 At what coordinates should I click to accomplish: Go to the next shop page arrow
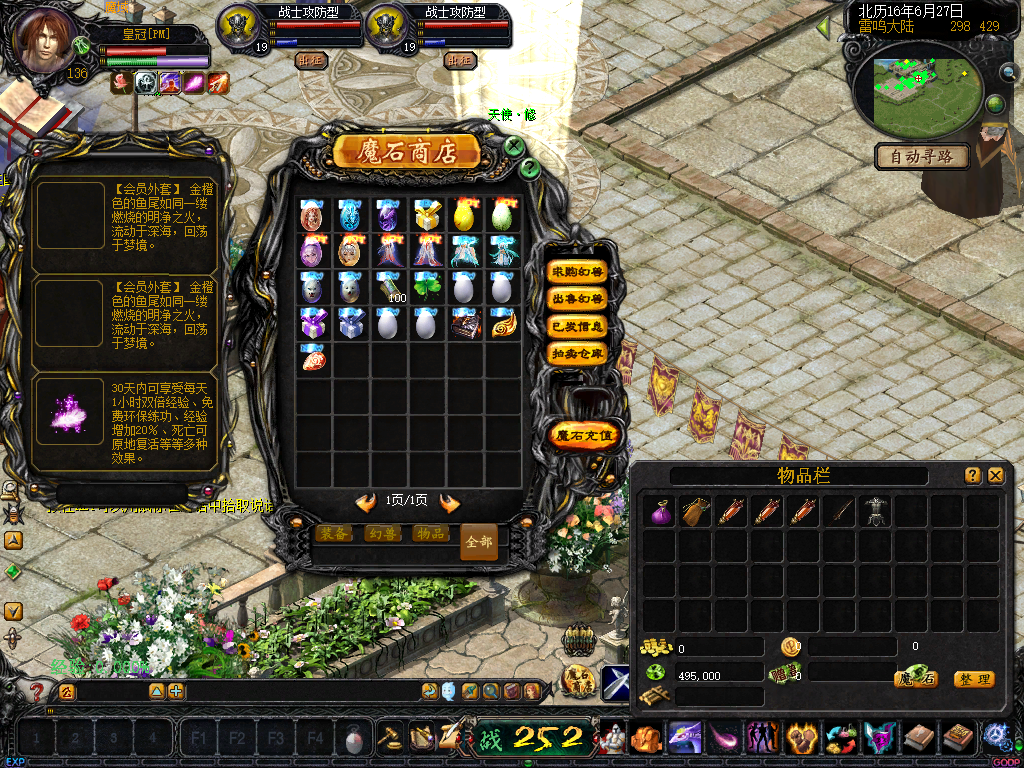coord(450,502)
